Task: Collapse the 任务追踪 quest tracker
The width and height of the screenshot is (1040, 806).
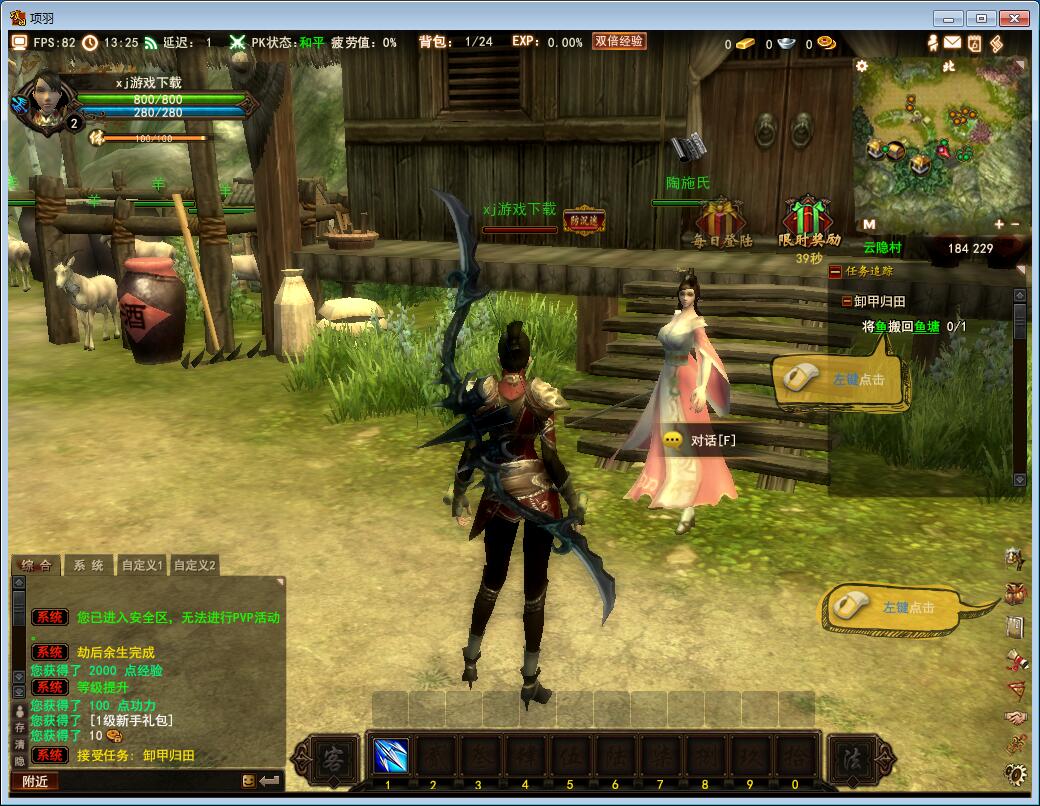Action: point(835,271)
